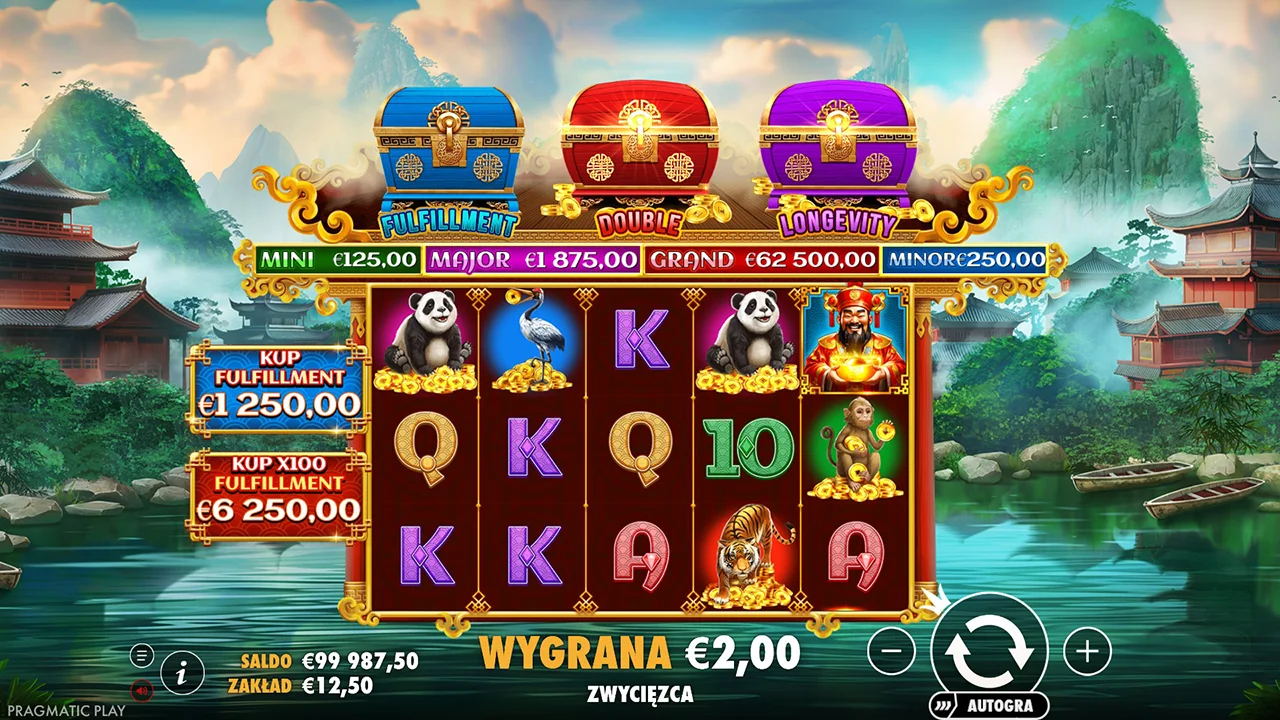Screen dimensions: 1280x720
Task: Increase the bet with the plus button
Action: pos(1087,653)
